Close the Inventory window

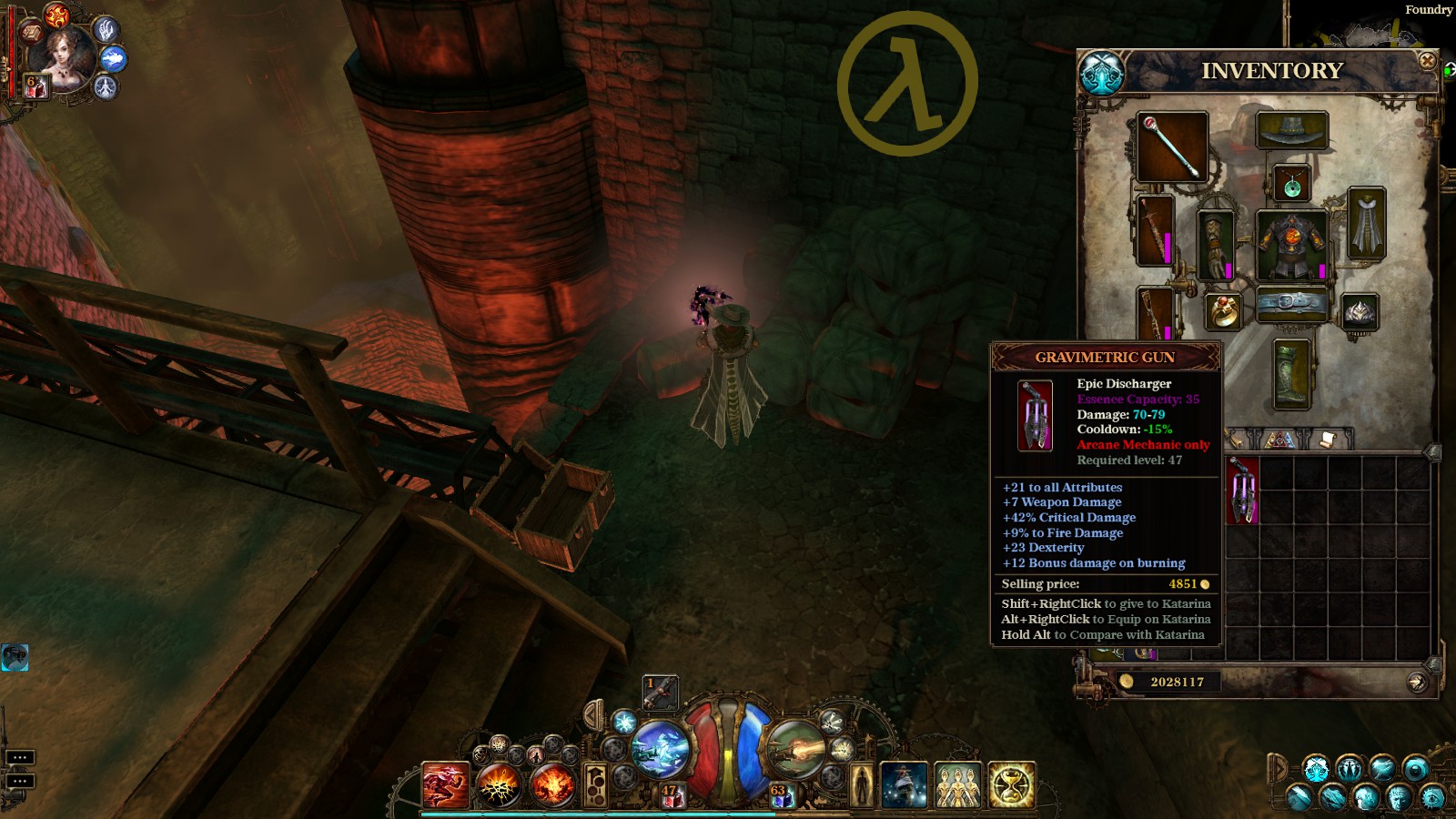click(1427, 61)
